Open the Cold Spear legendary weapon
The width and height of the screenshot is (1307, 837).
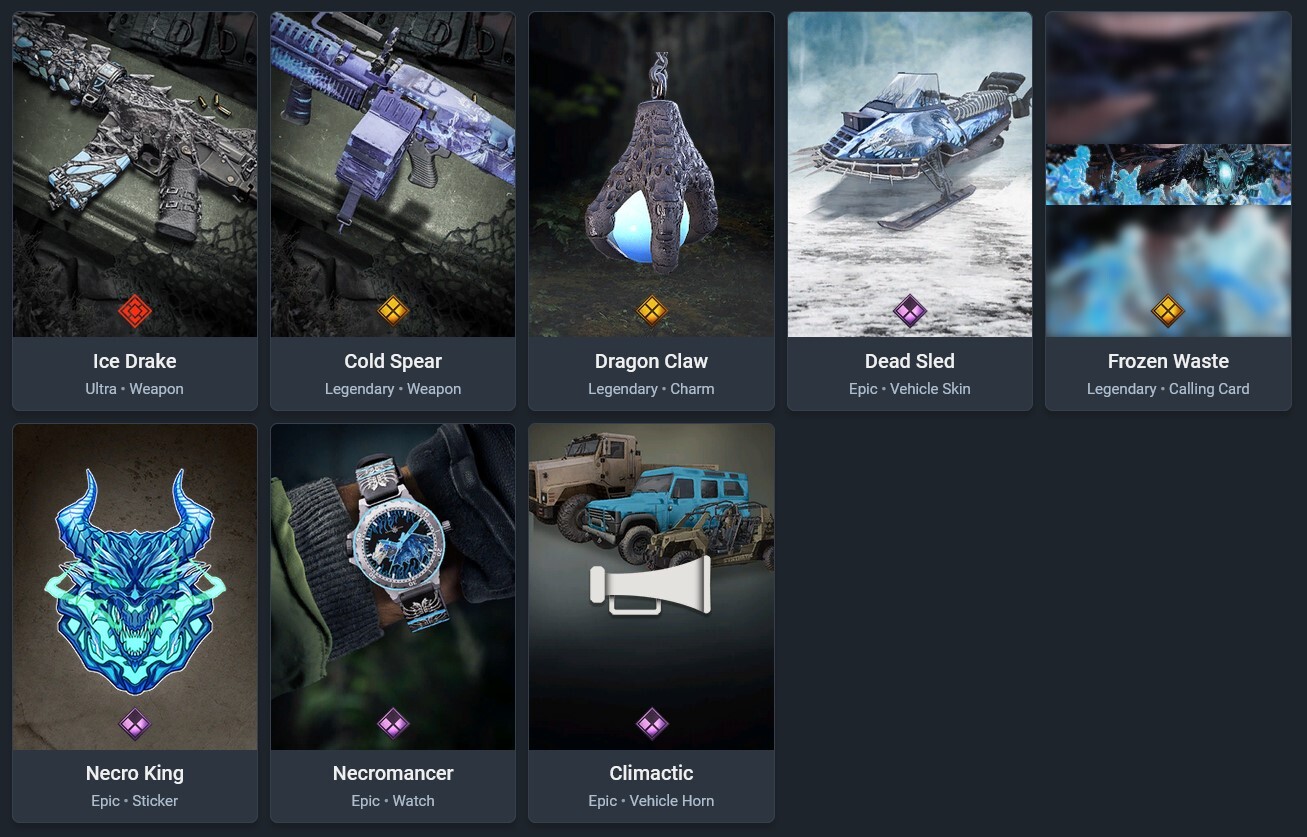pyautogui.click(x=393, y=210)
